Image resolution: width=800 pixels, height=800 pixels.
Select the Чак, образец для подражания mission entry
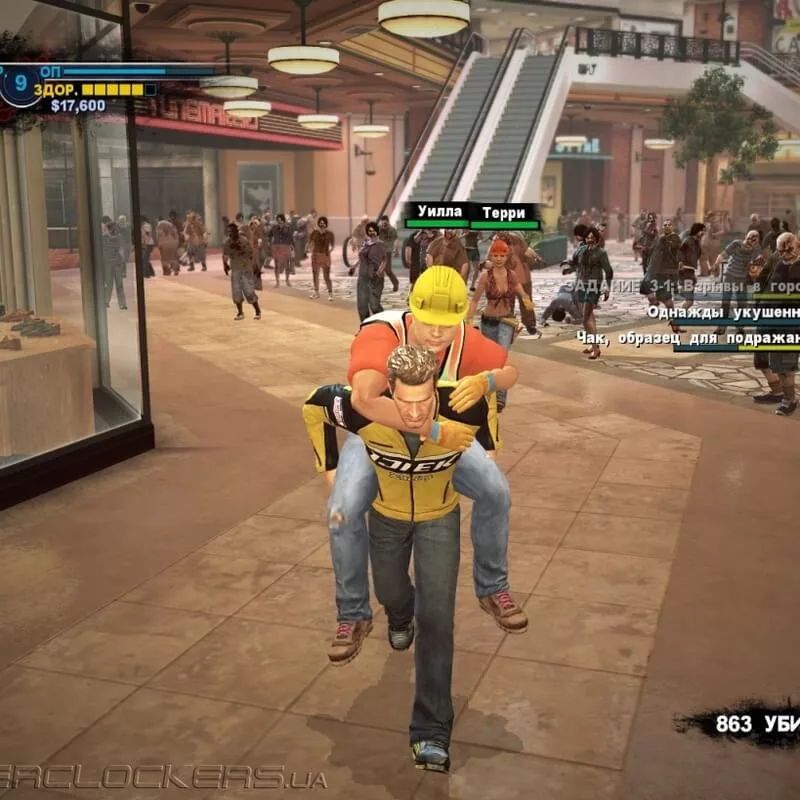(x=688, y=338)
